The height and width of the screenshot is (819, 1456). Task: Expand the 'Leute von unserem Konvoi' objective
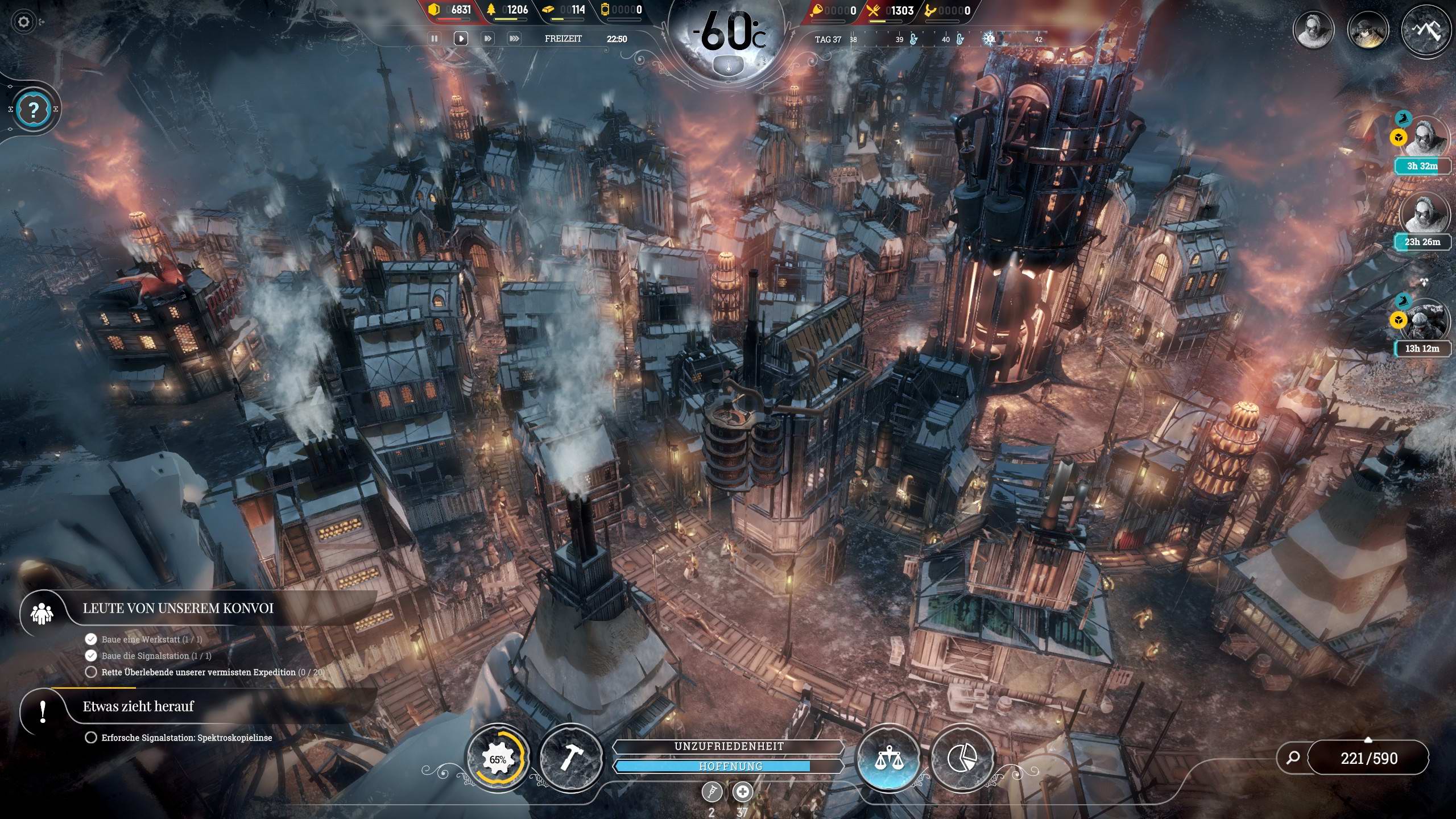pos(177,609)
